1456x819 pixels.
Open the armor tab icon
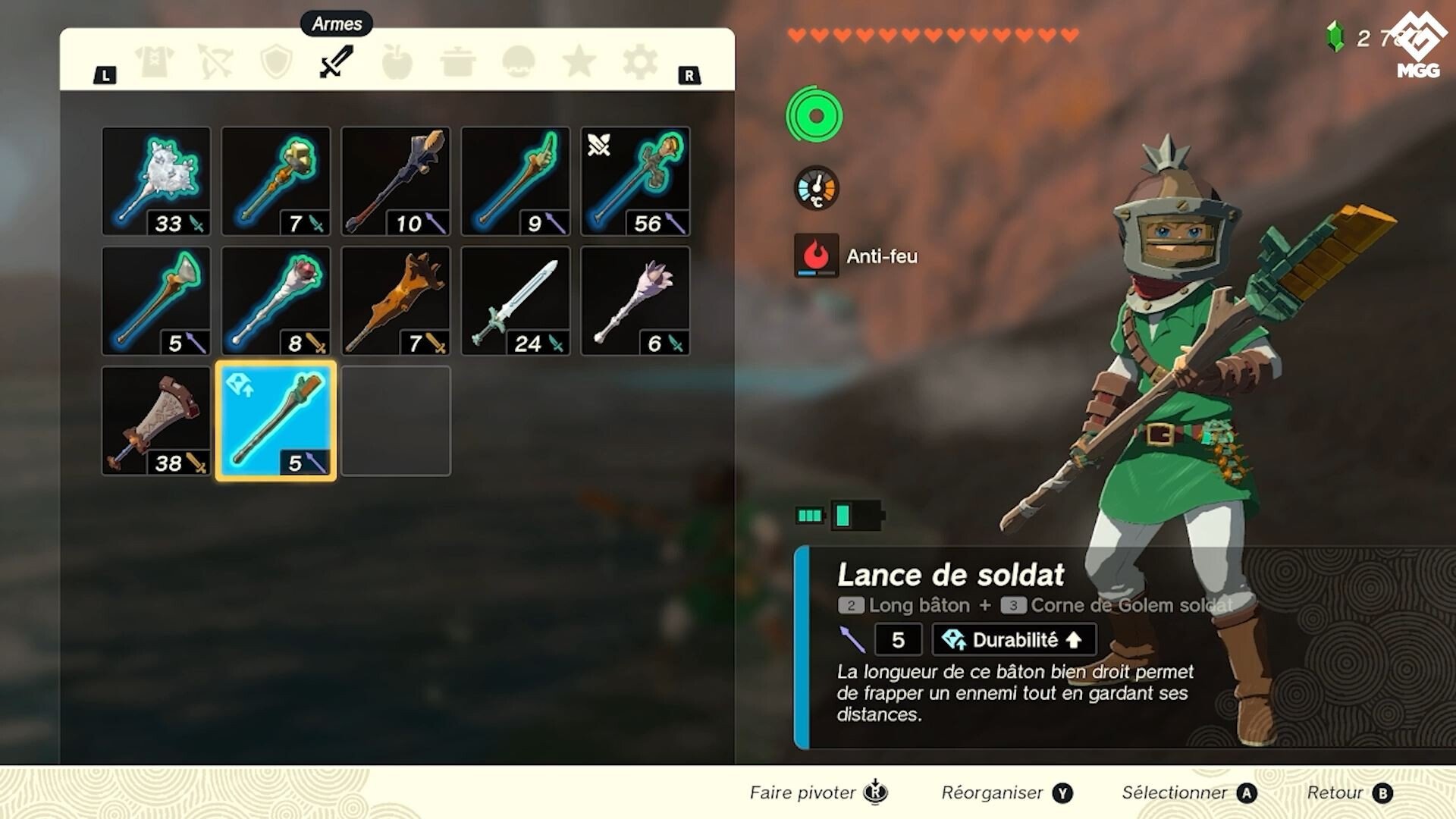tap(155, 61)
